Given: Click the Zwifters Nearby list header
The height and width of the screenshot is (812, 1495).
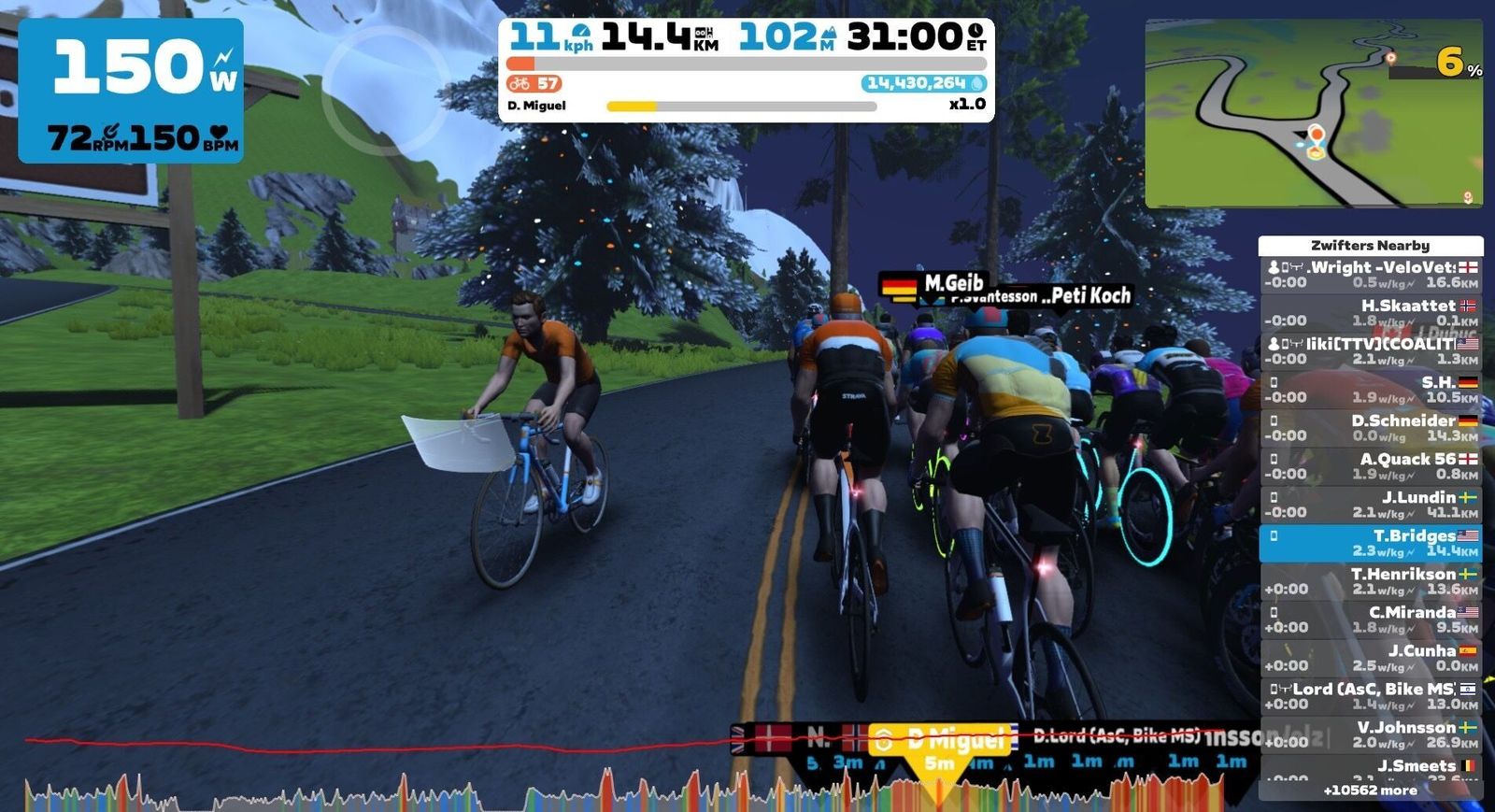Looking at the screenshot, I should click(x=1370, y=246).
